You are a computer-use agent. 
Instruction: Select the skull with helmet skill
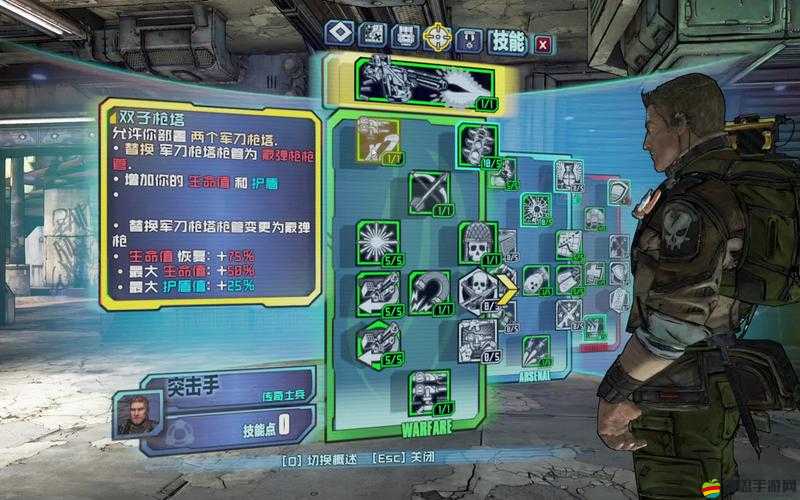[x=477, y=241]
